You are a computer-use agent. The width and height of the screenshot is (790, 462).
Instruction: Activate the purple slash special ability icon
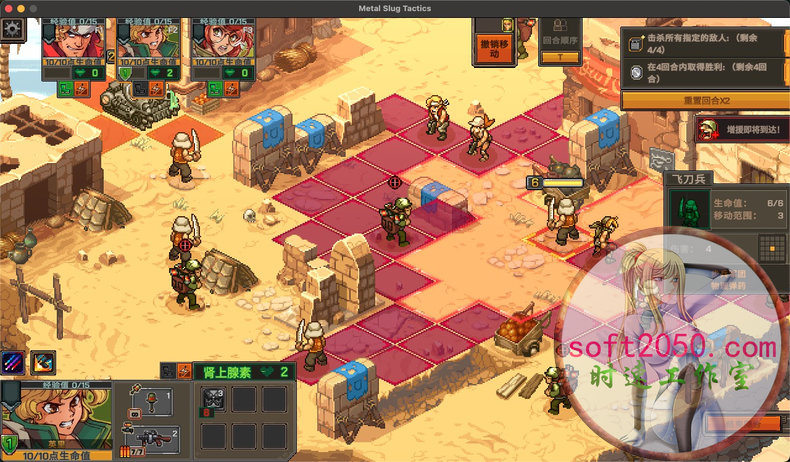coord(14,362)
